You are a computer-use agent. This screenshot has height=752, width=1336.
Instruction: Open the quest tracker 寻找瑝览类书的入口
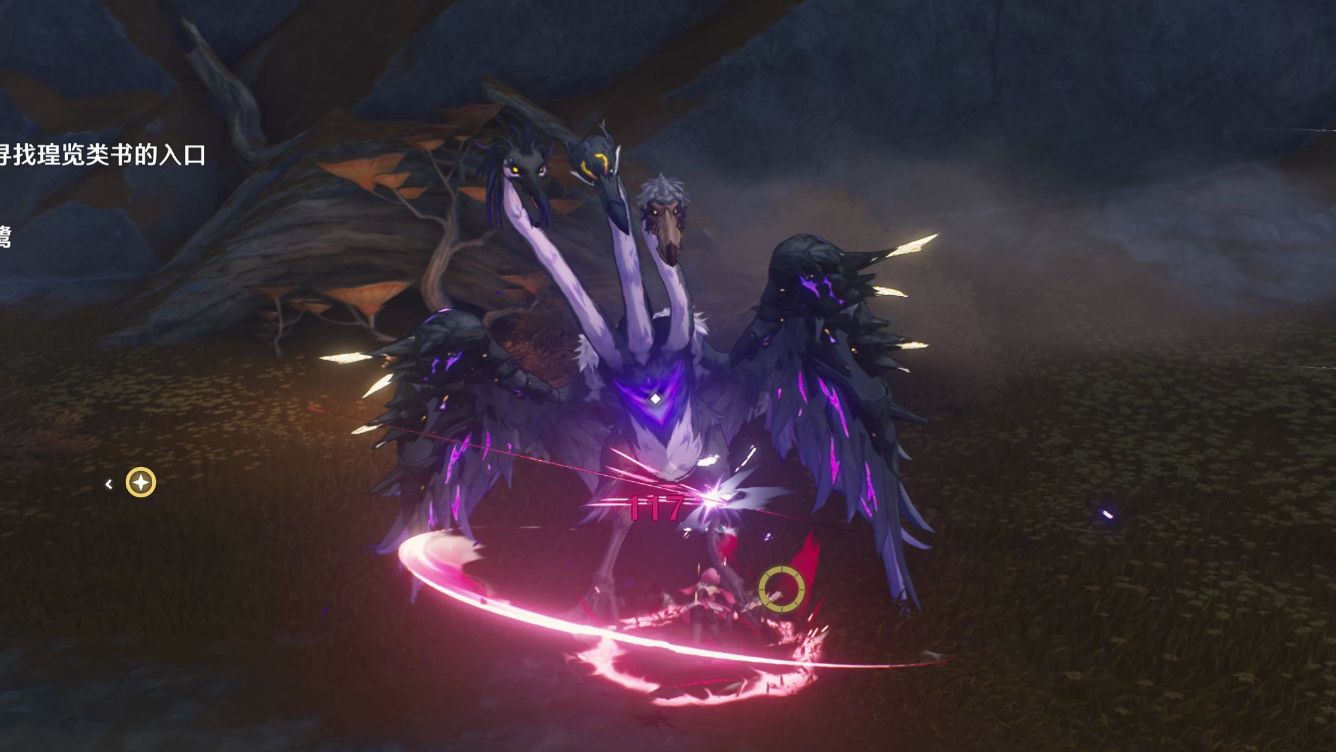(x=104, y=155)
